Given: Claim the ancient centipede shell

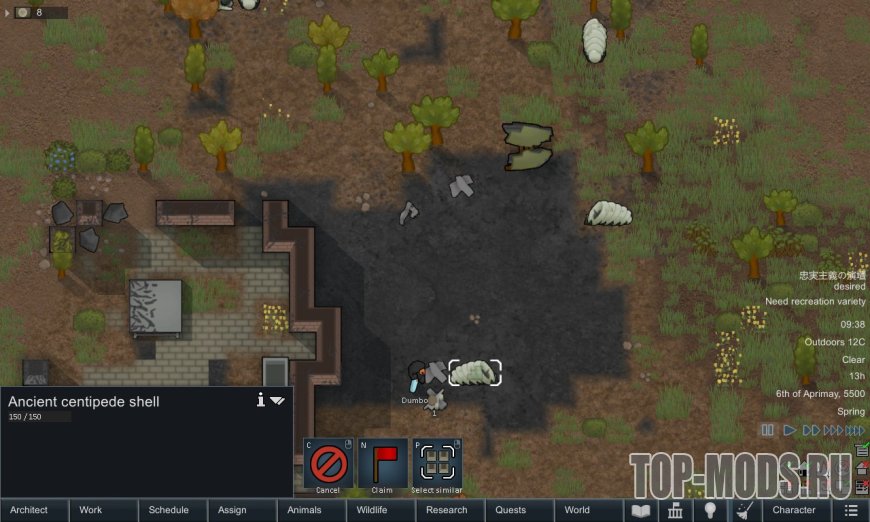Looking at the screenshot, I should click(x=382, y=463).
